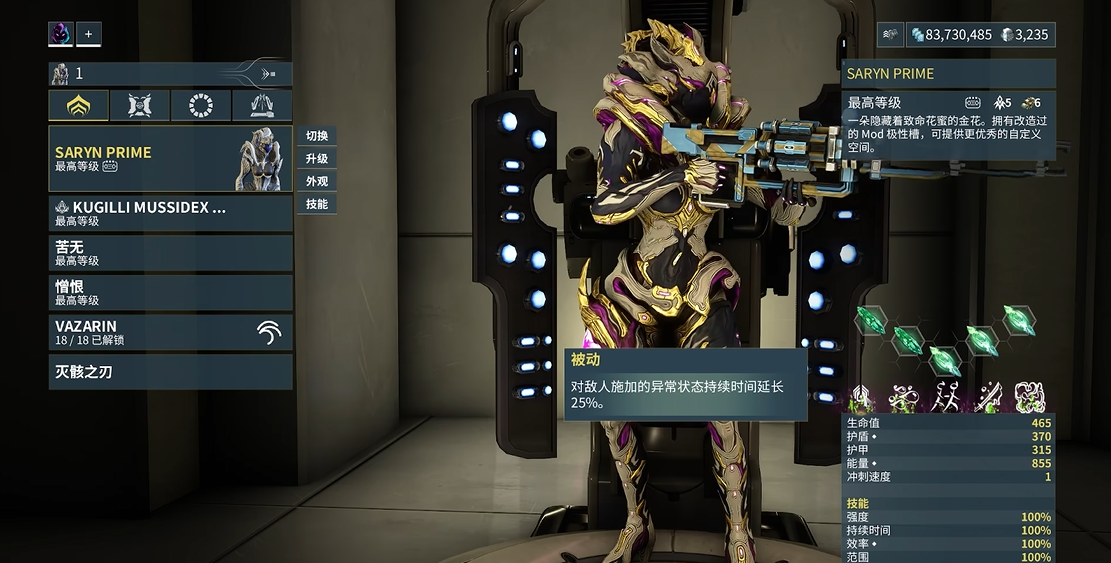Select the 灭骸之刃 weapon slot

coord(170,372)
